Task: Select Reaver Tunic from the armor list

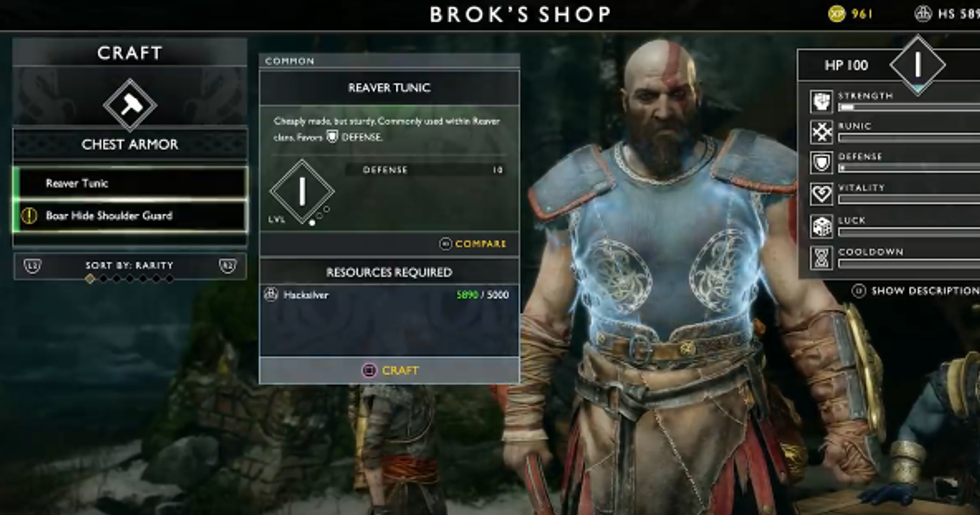Action: pos(130,183)
